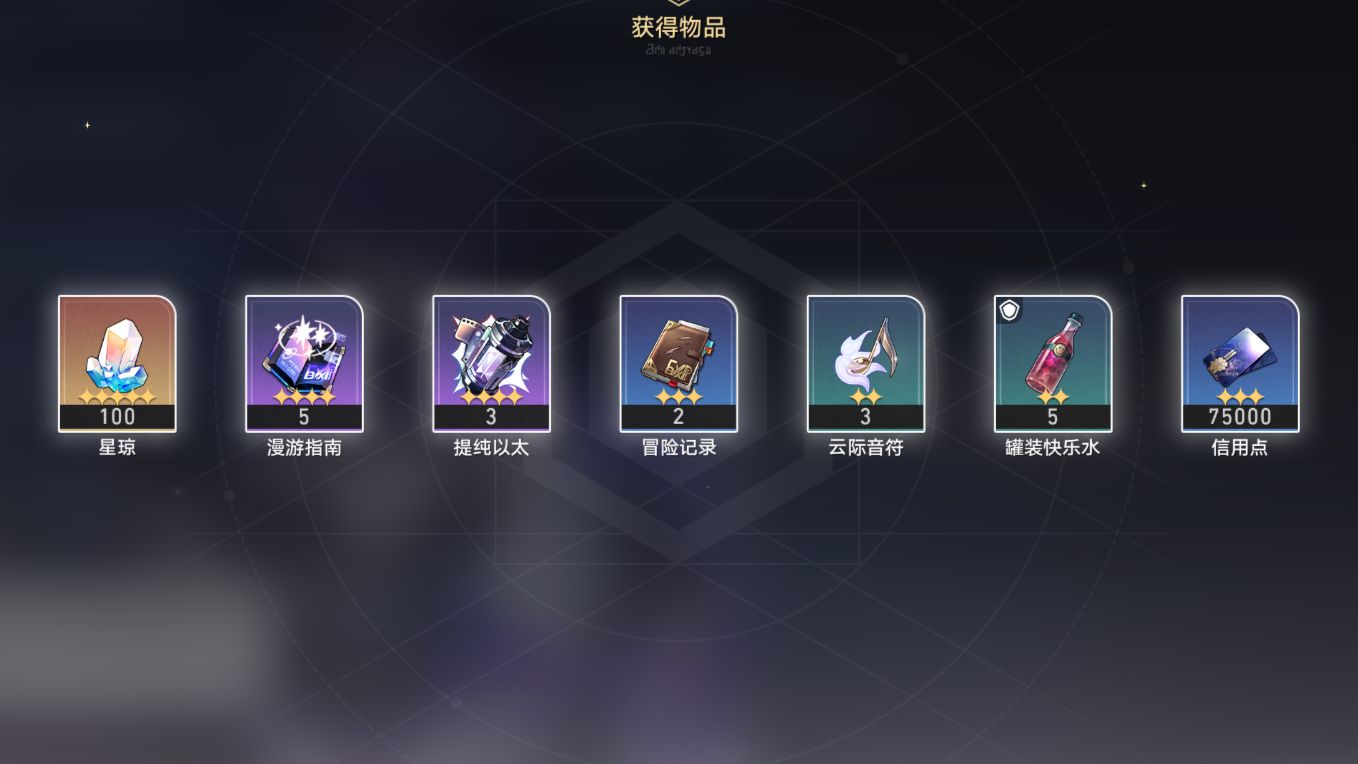The image size is (1358, 764).
Task: Click the 获得物品 title text
Action: click(x=679, y=28)
